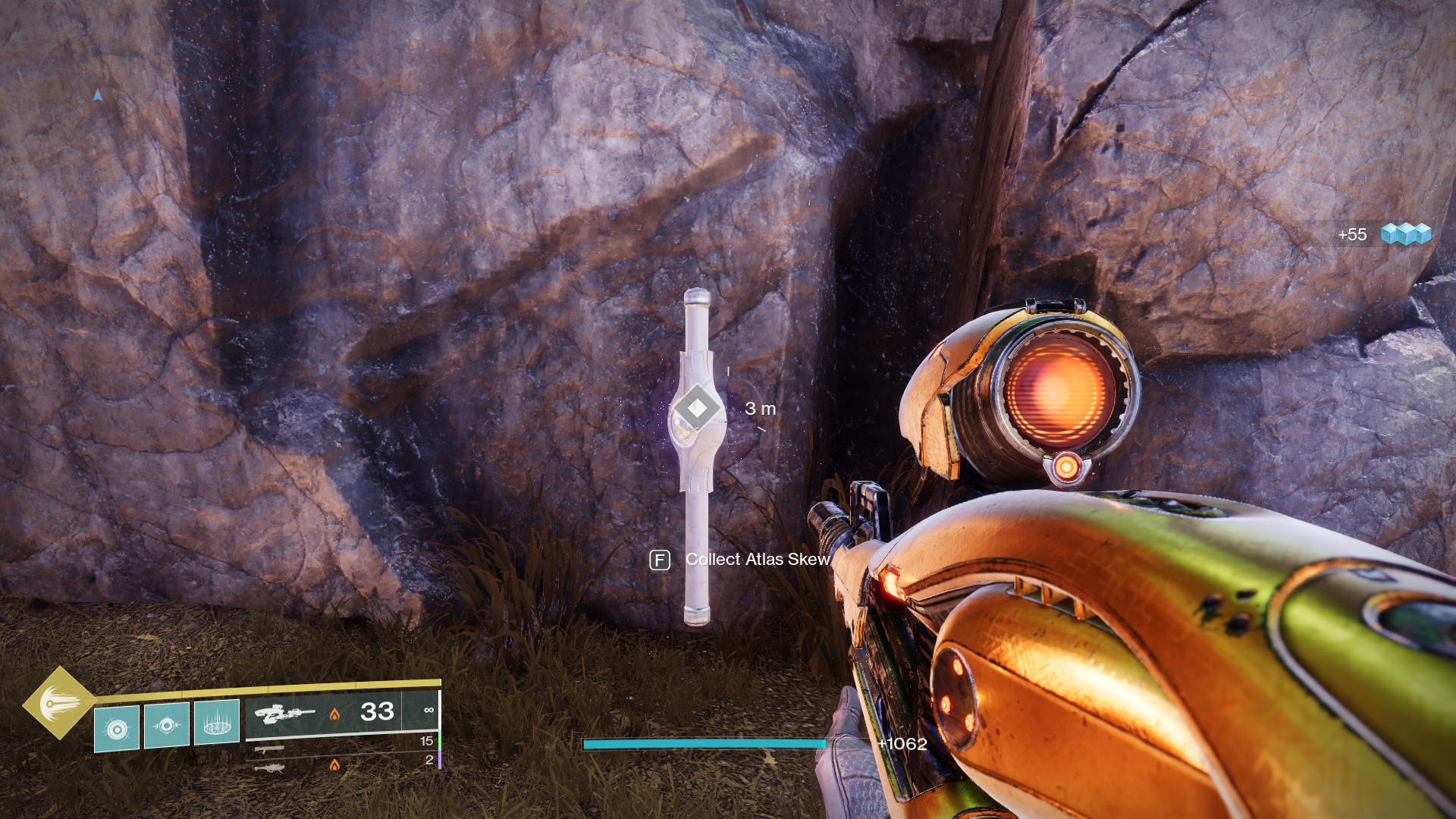Click the Atlas Skew diamond waypoint marker
This screenshot has width=1456, height=819.
pyautogui.click(x=697, y=409)
